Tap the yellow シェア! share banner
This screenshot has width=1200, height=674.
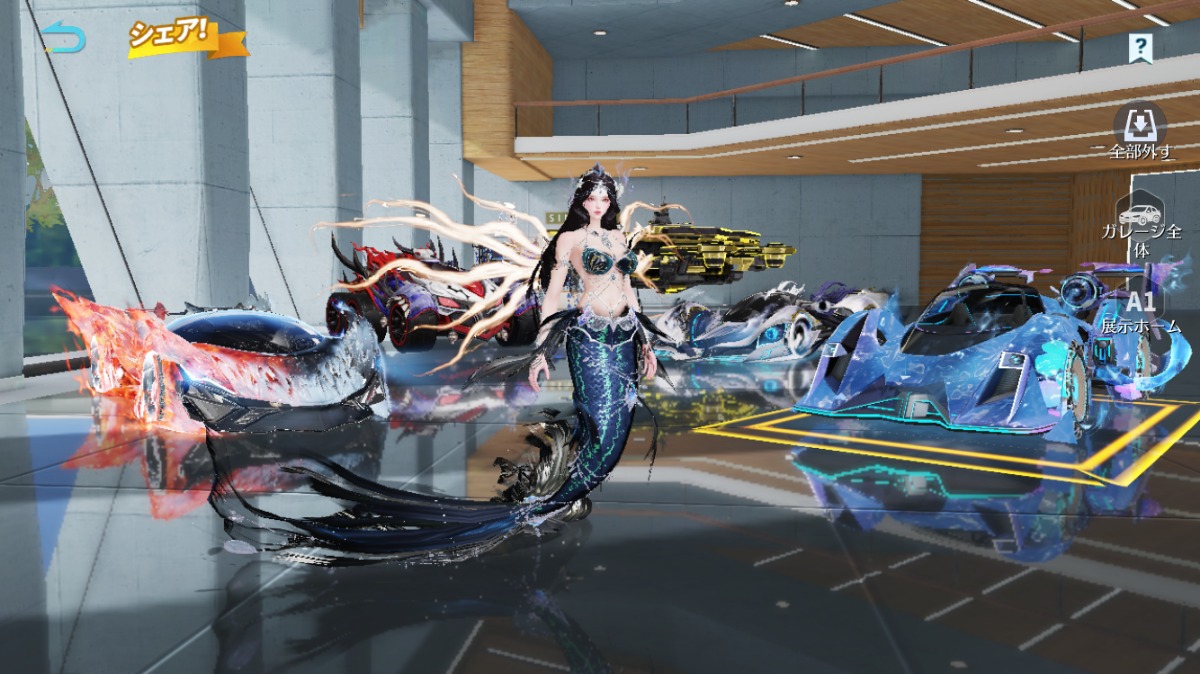[x=186, y=37]
